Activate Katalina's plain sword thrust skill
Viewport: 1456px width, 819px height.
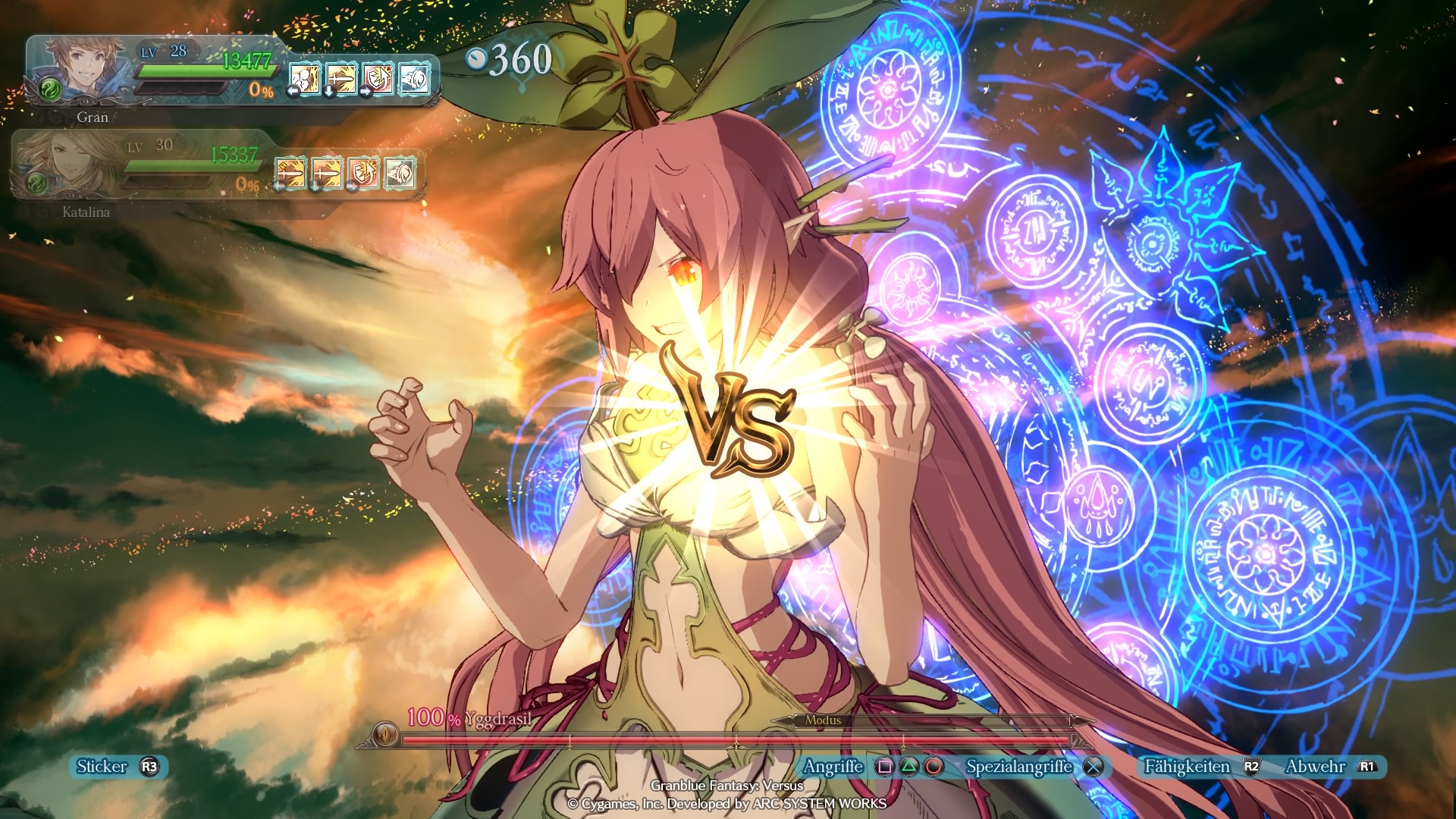[x=327, y=173]
